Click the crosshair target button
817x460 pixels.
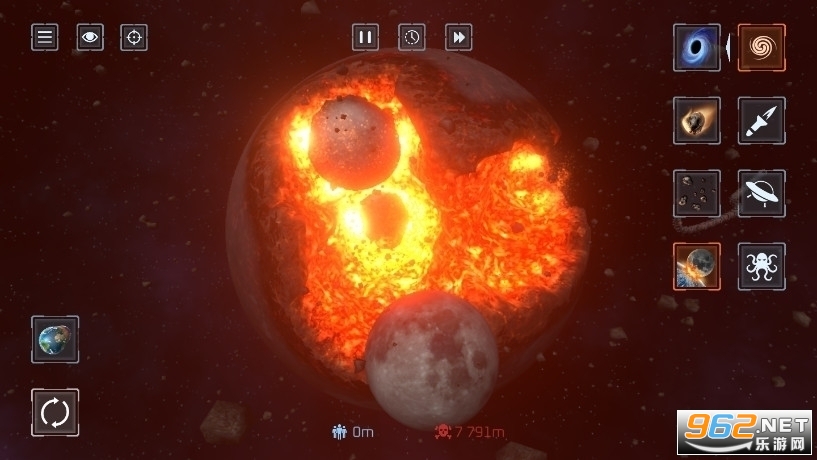(134, 38)
